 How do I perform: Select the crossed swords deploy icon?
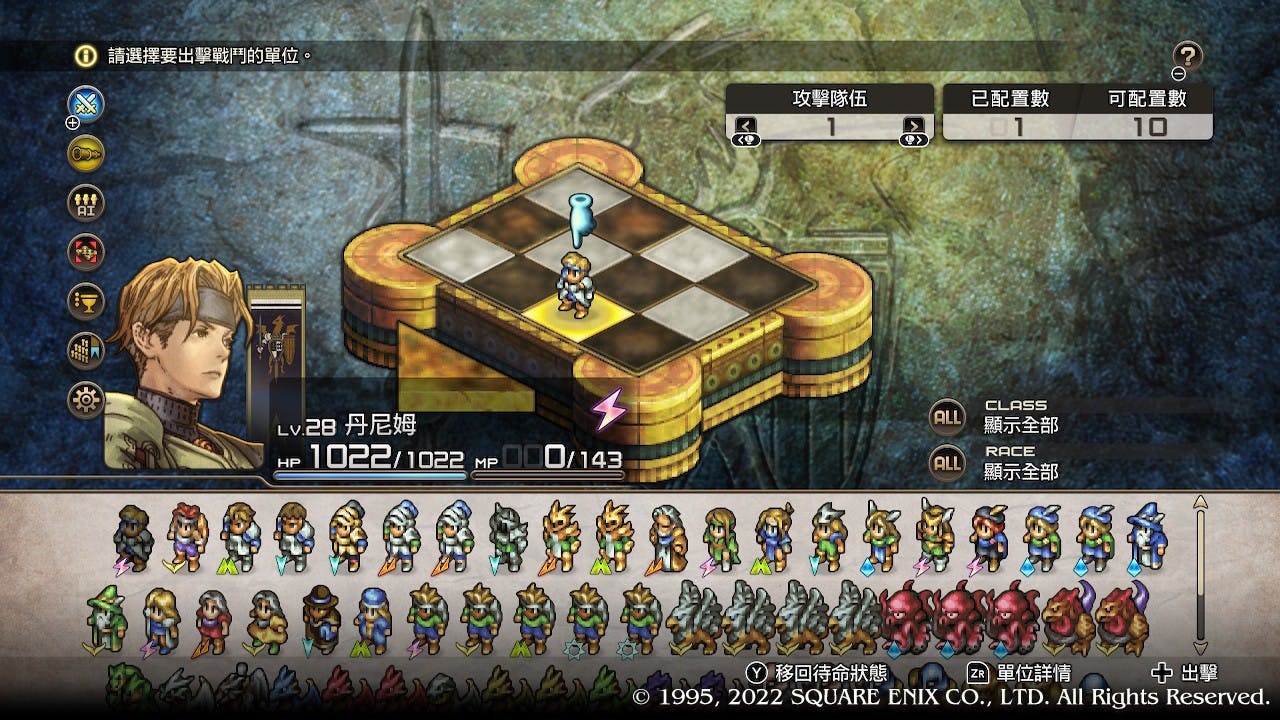pos(86,104)
